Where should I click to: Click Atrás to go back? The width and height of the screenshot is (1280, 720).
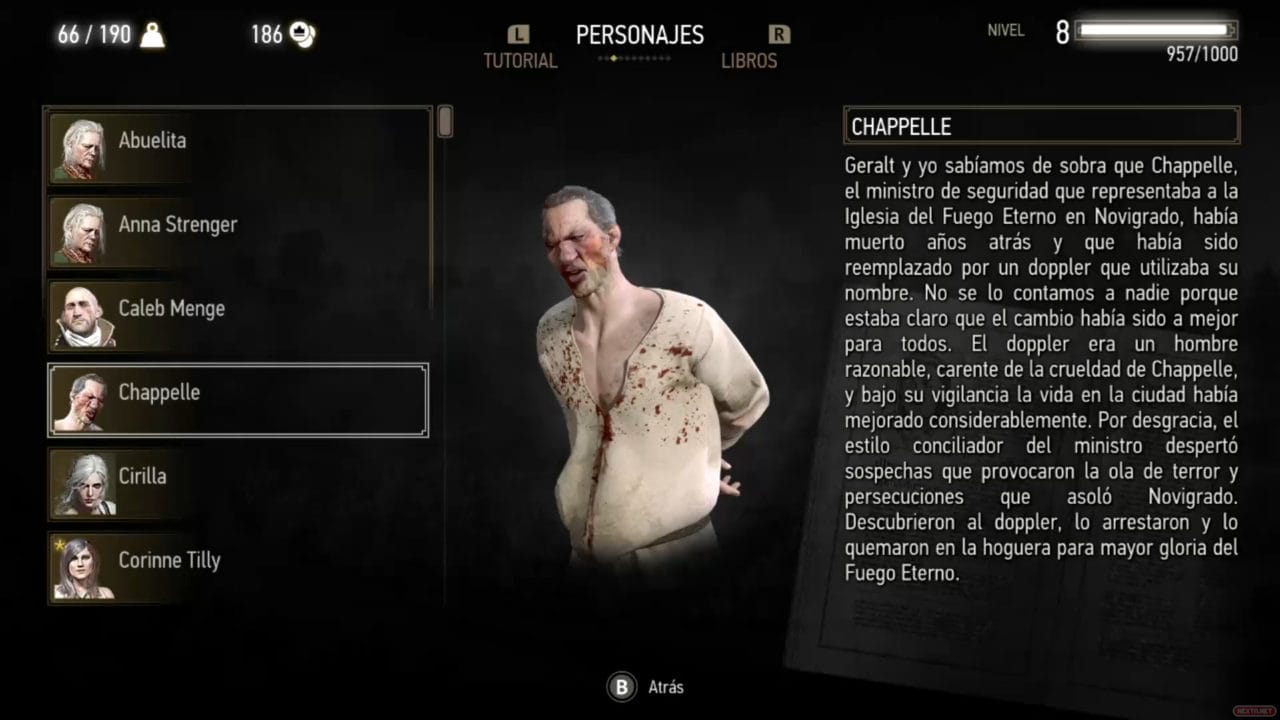tap(665, 687)
